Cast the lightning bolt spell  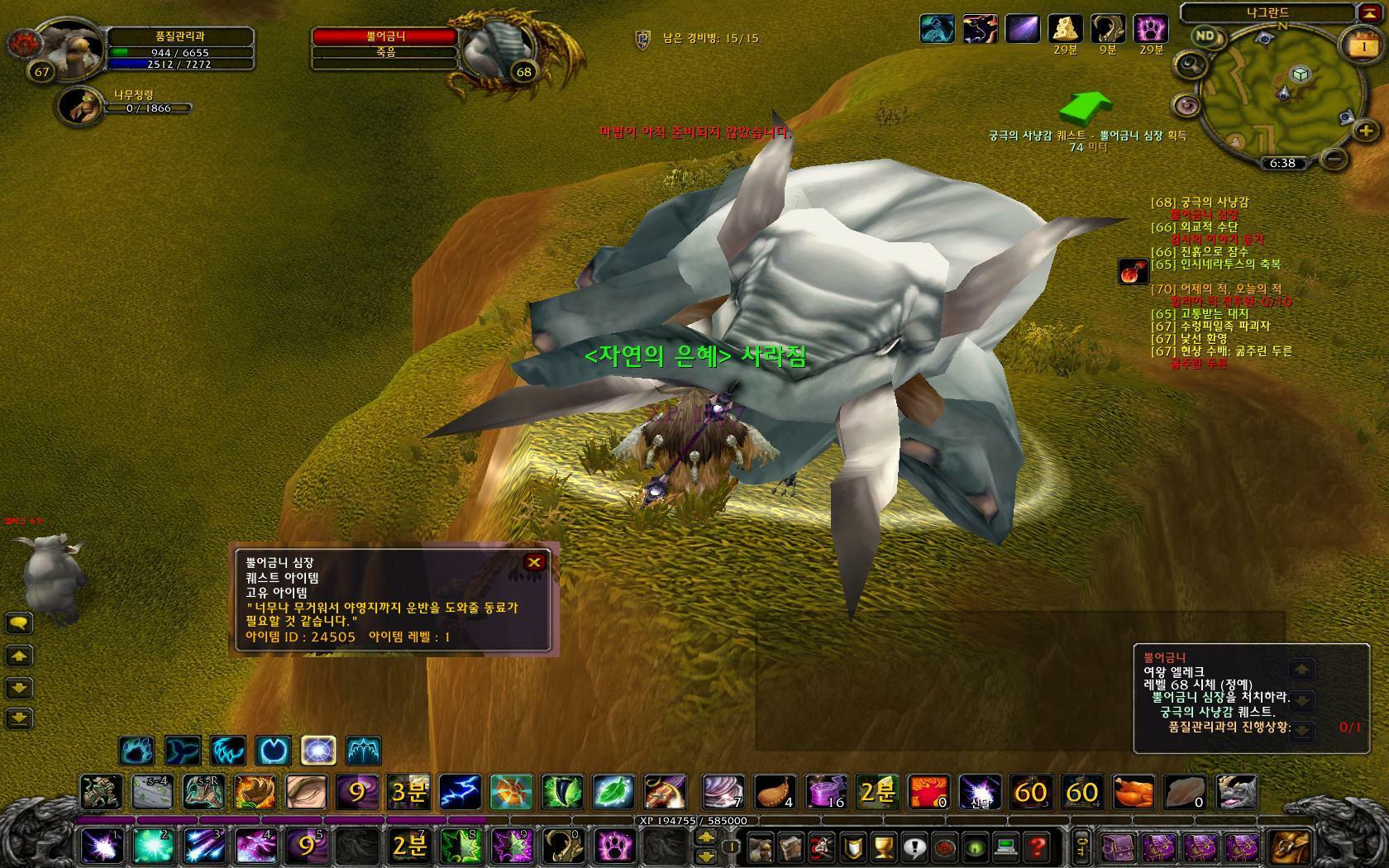pos(461,792)
